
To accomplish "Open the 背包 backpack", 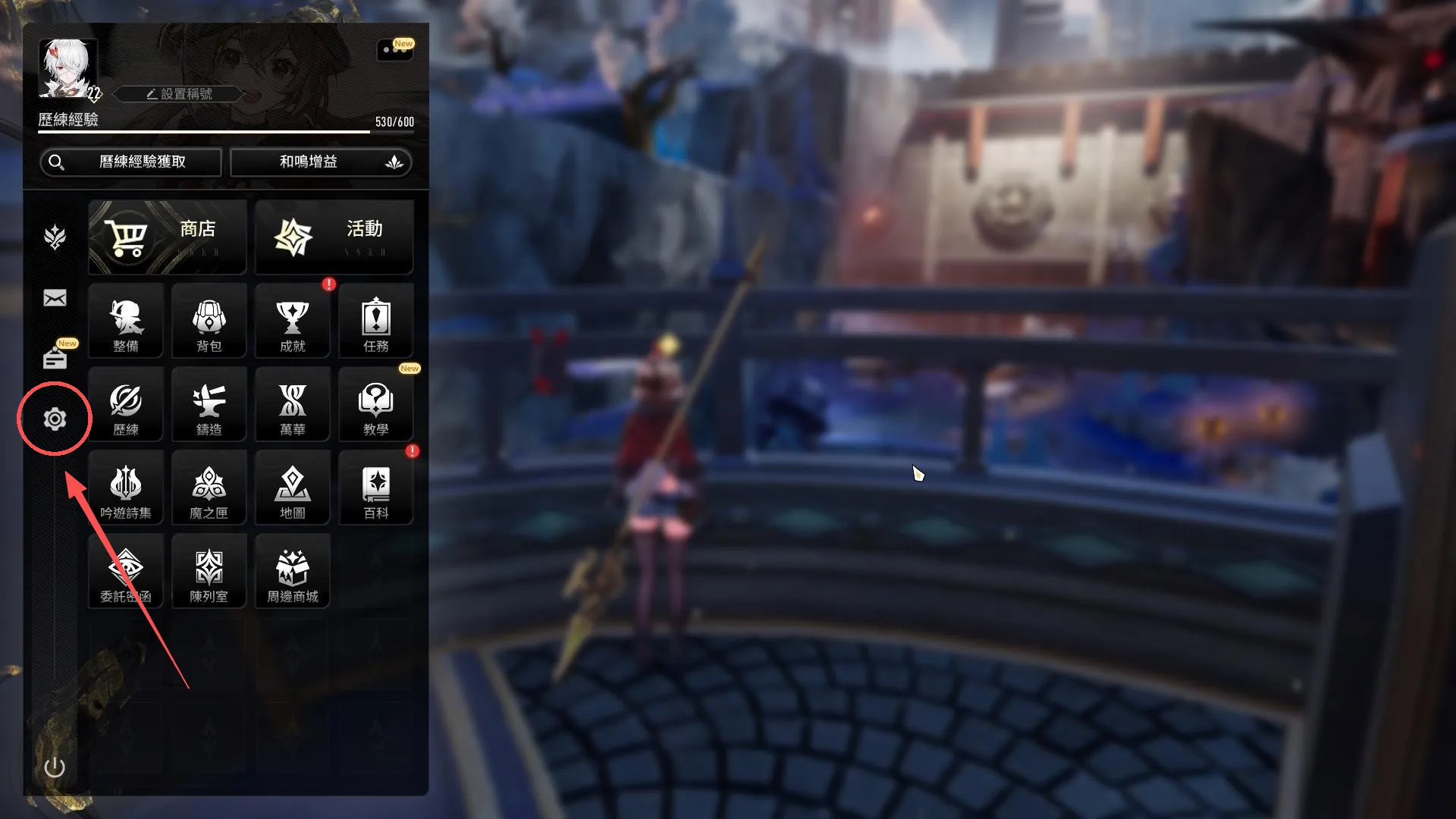I will point(209,322).
